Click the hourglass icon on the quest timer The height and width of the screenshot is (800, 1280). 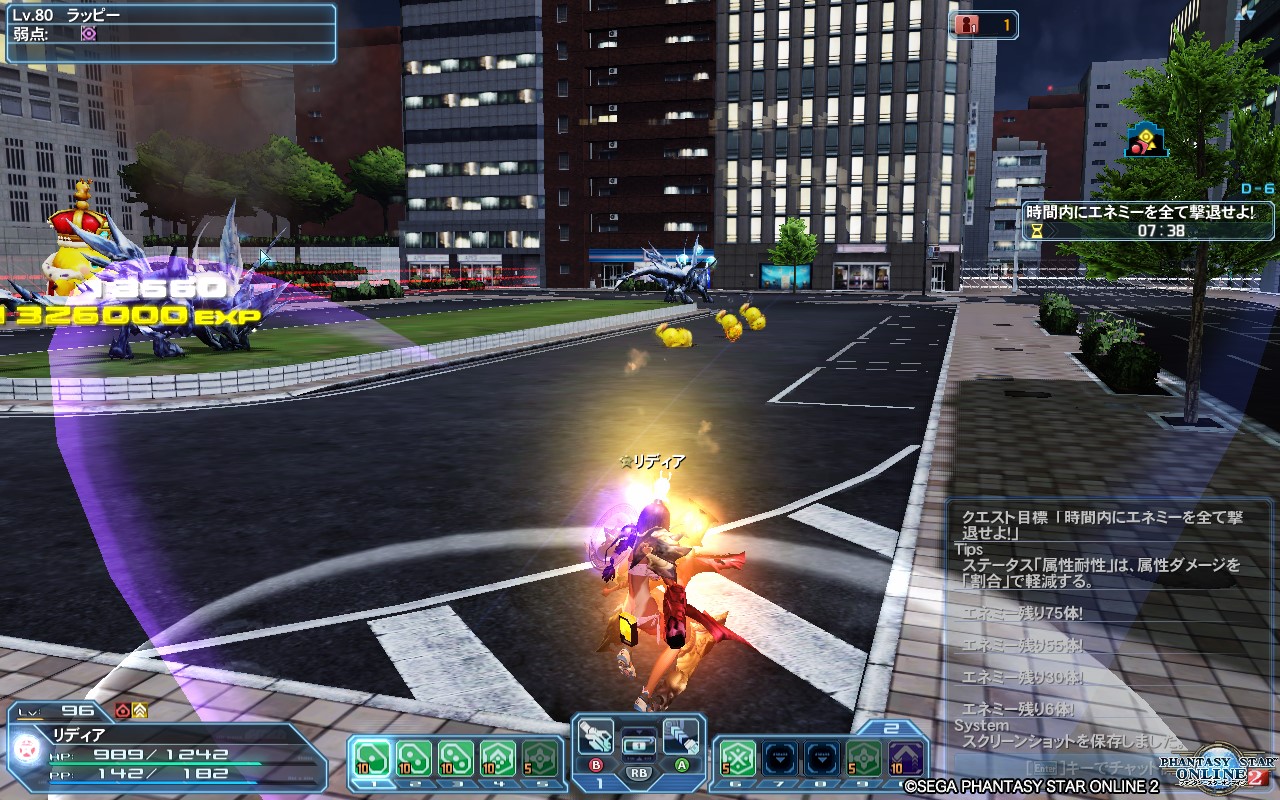click(x=1036, y=230)
